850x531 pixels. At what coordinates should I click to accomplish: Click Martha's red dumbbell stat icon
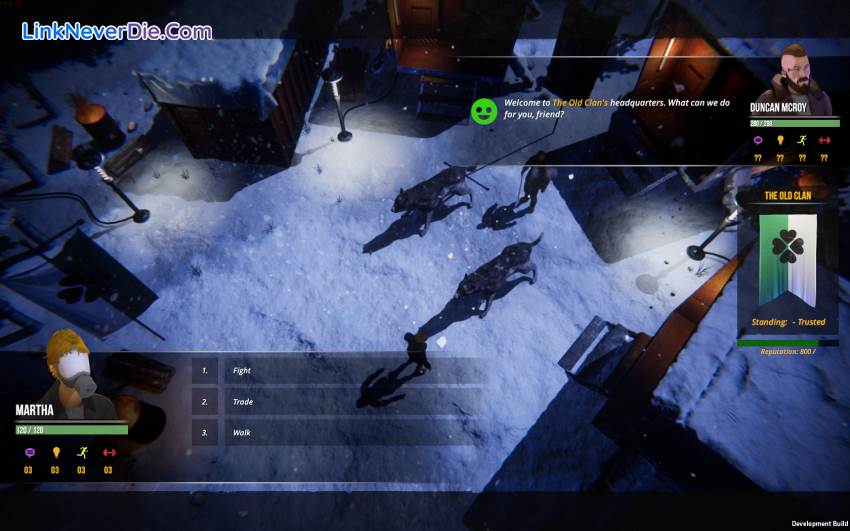(x=108, y=452)
